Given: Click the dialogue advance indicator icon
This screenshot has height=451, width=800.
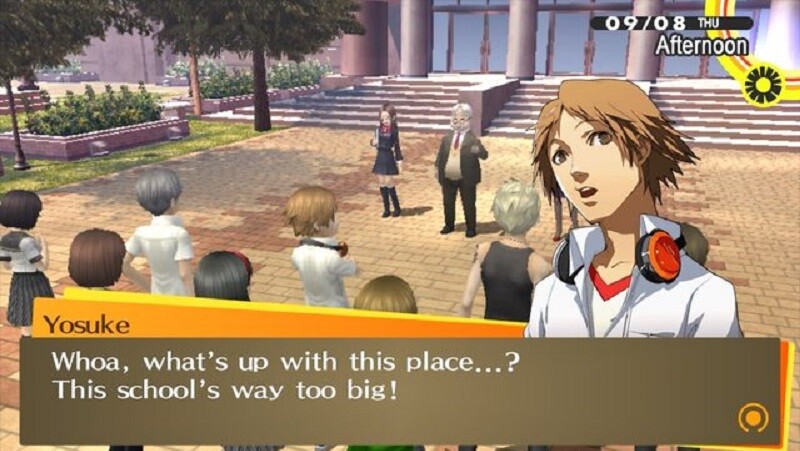Looking at the screenshot, I should click(752, 417).
